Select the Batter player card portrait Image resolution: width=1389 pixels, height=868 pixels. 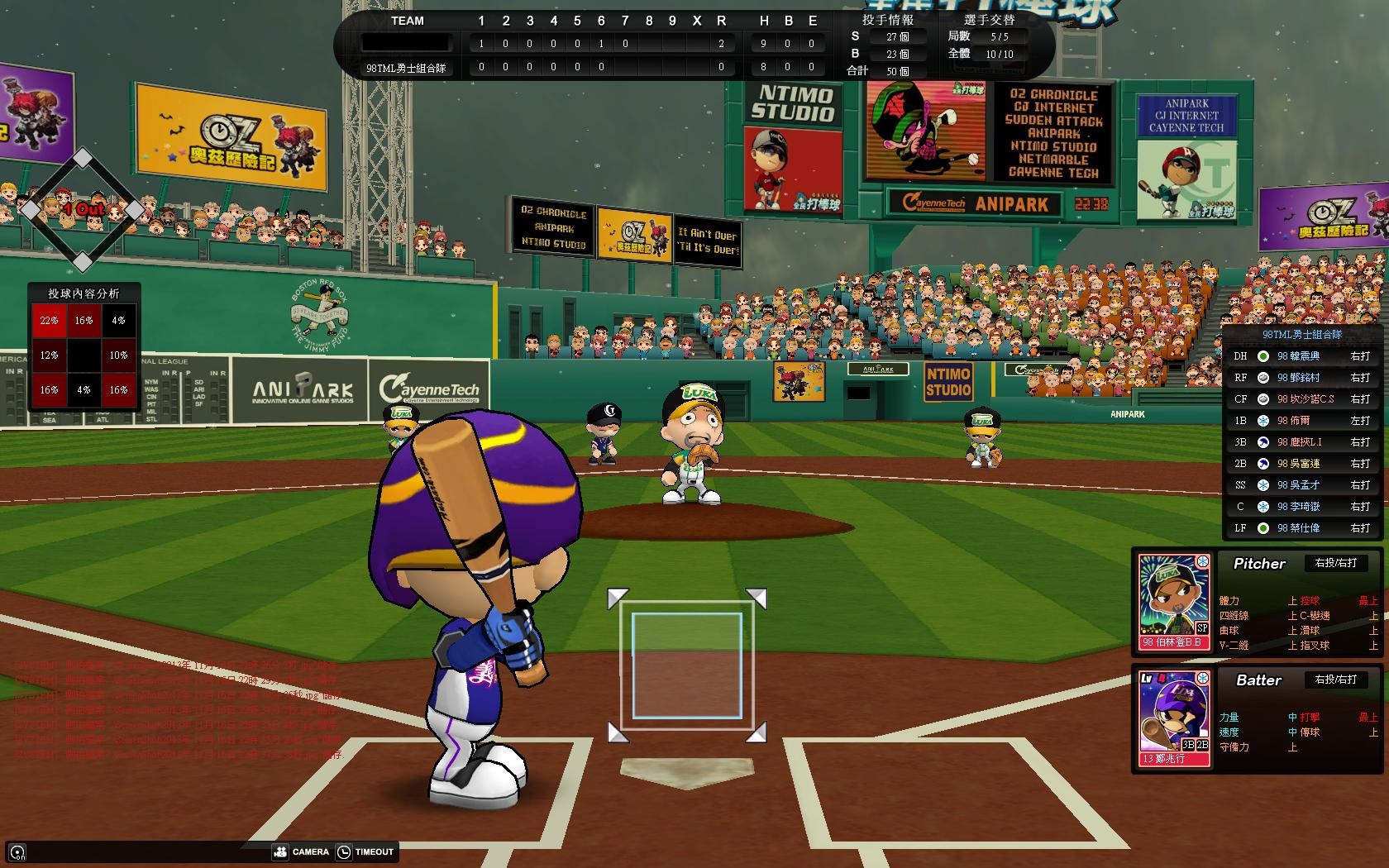pyautogui.click(x=1174, y=718)
